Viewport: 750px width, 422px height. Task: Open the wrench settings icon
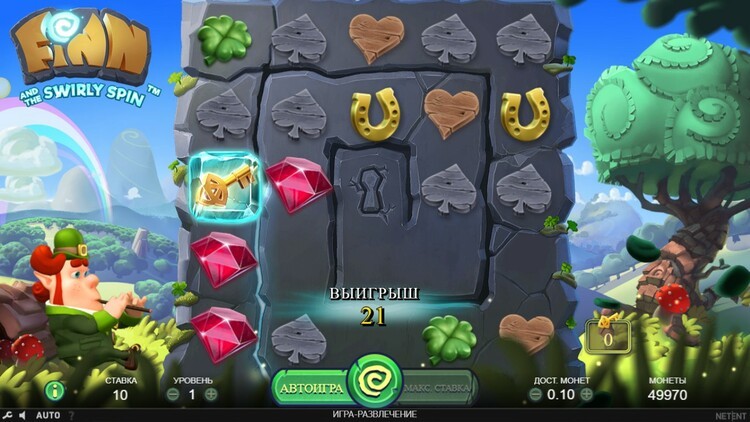8,415
